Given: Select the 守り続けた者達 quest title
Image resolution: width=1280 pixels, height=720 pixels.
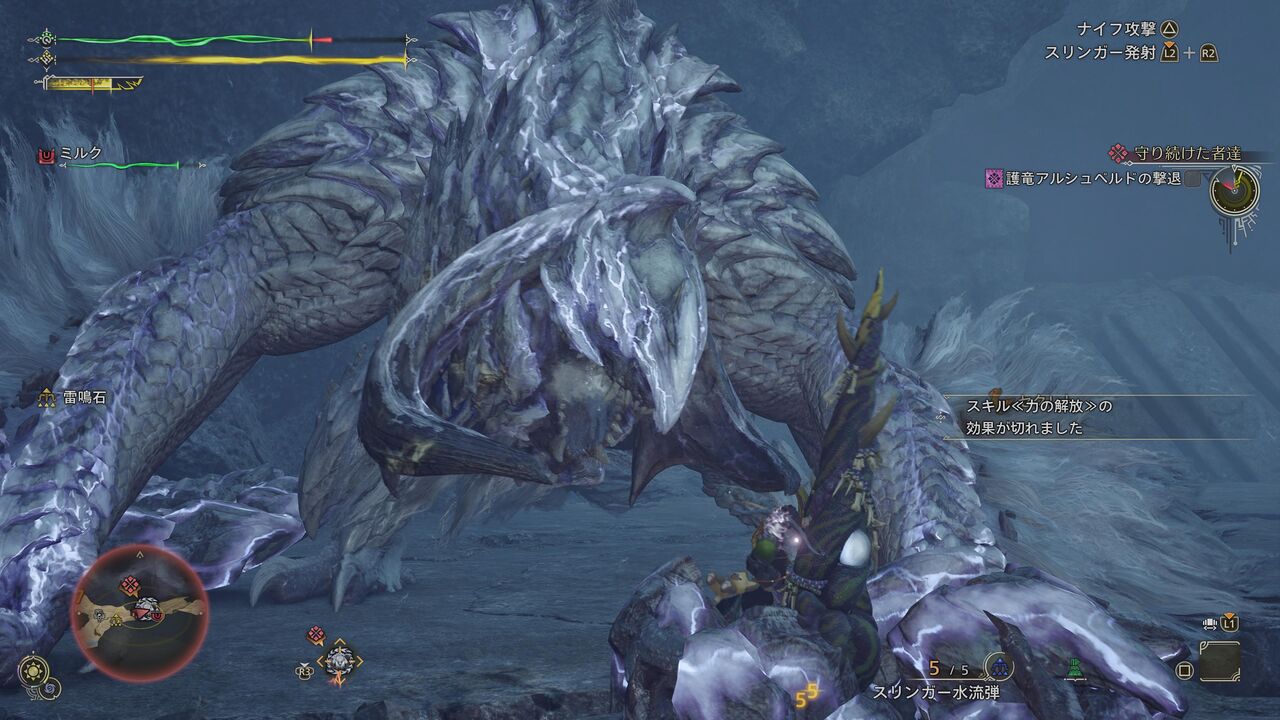Looking at the screenshot, I should pyautogui.click(x=1187, y=154).
